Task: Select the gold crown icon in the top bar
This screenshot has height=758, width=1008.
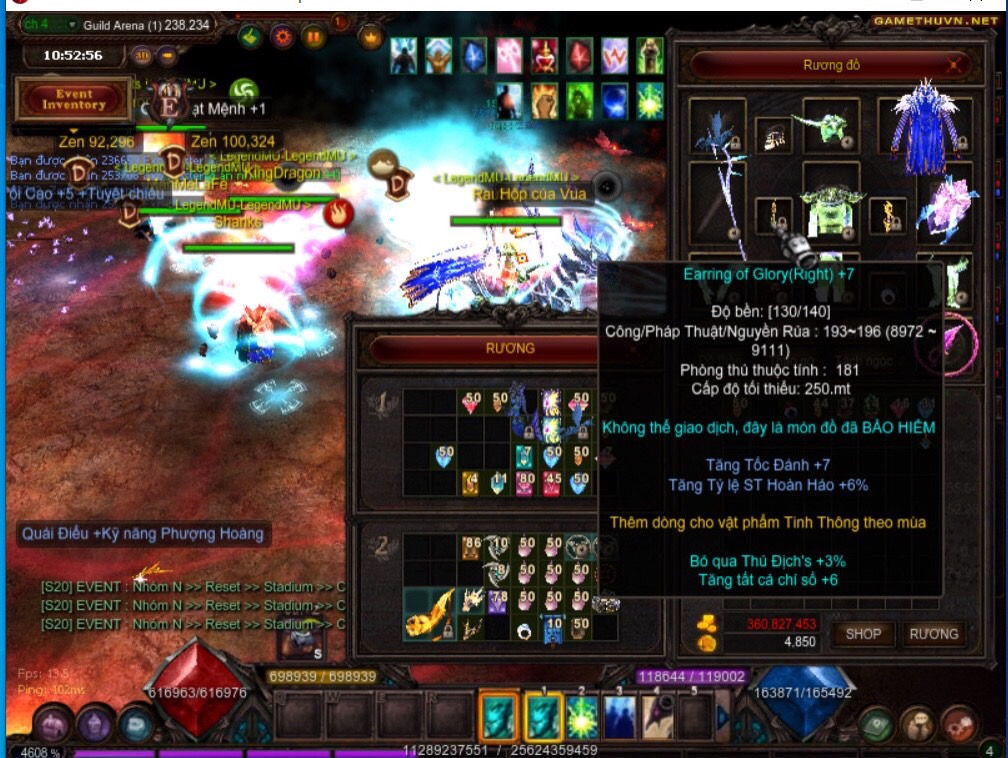Action: click(x=372, y=37)
